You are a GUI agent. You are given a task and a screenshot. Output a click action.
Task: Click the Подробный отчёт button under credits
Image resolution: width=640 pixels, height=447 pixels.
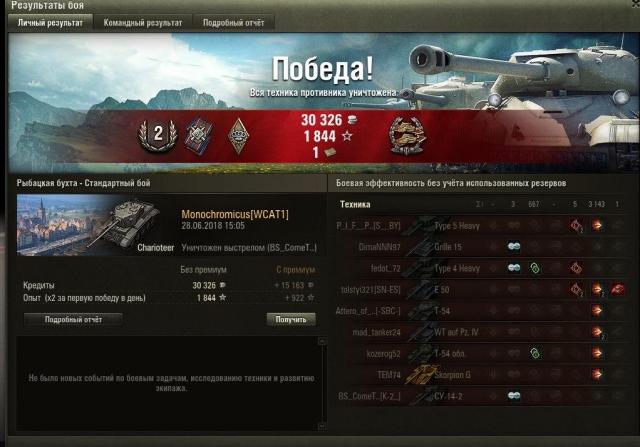click(x=69, y=319)
